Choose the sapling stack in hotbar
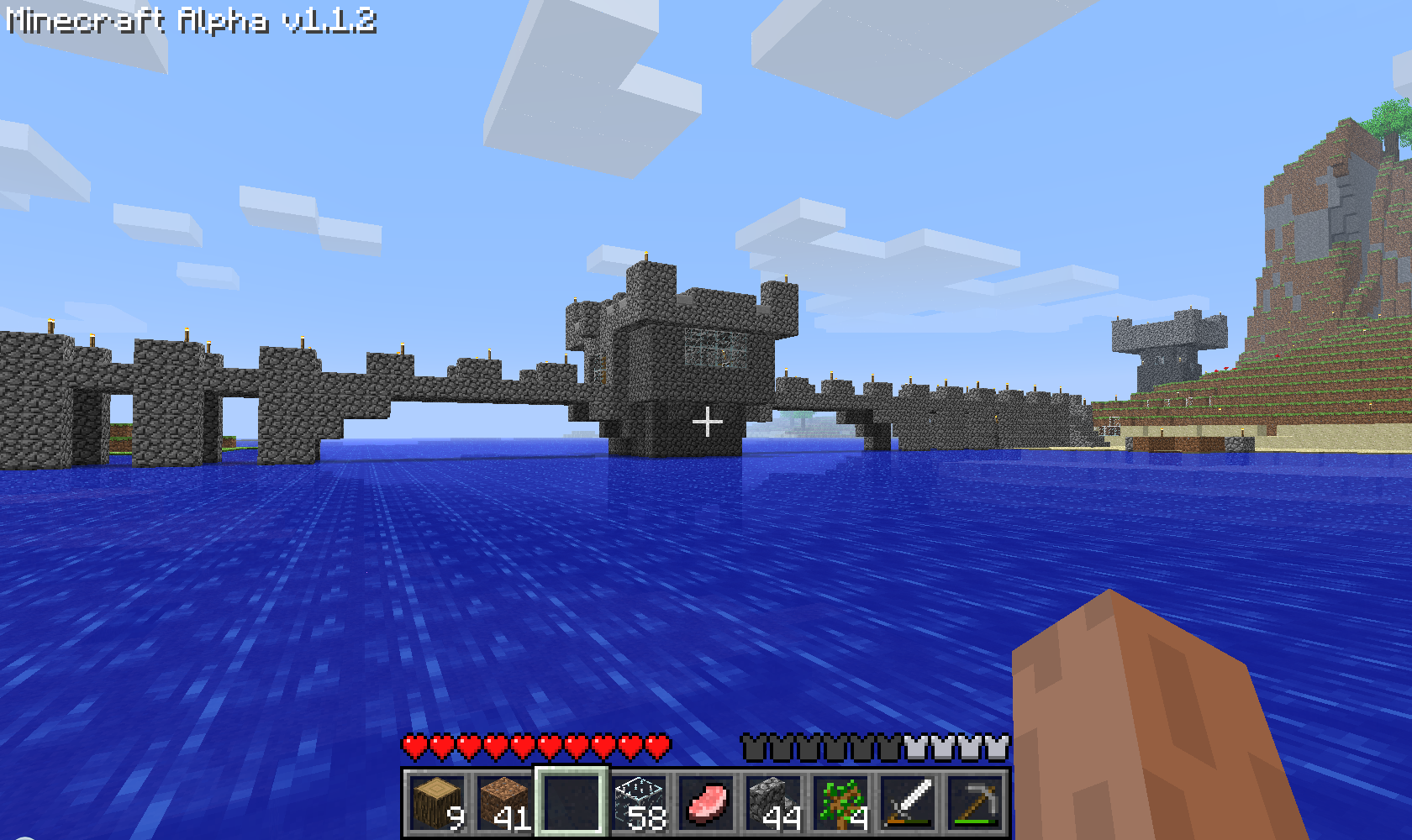This screenshot has height=840, width=1412. pyautogui.click(x=840, y=802)
